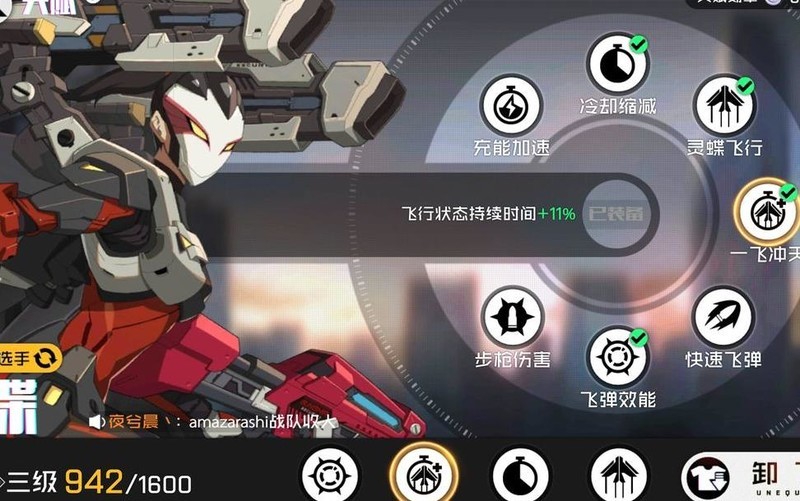
Task: Select the highlighted jet-plus slot in bottom bar
Action: pos(422,473)
